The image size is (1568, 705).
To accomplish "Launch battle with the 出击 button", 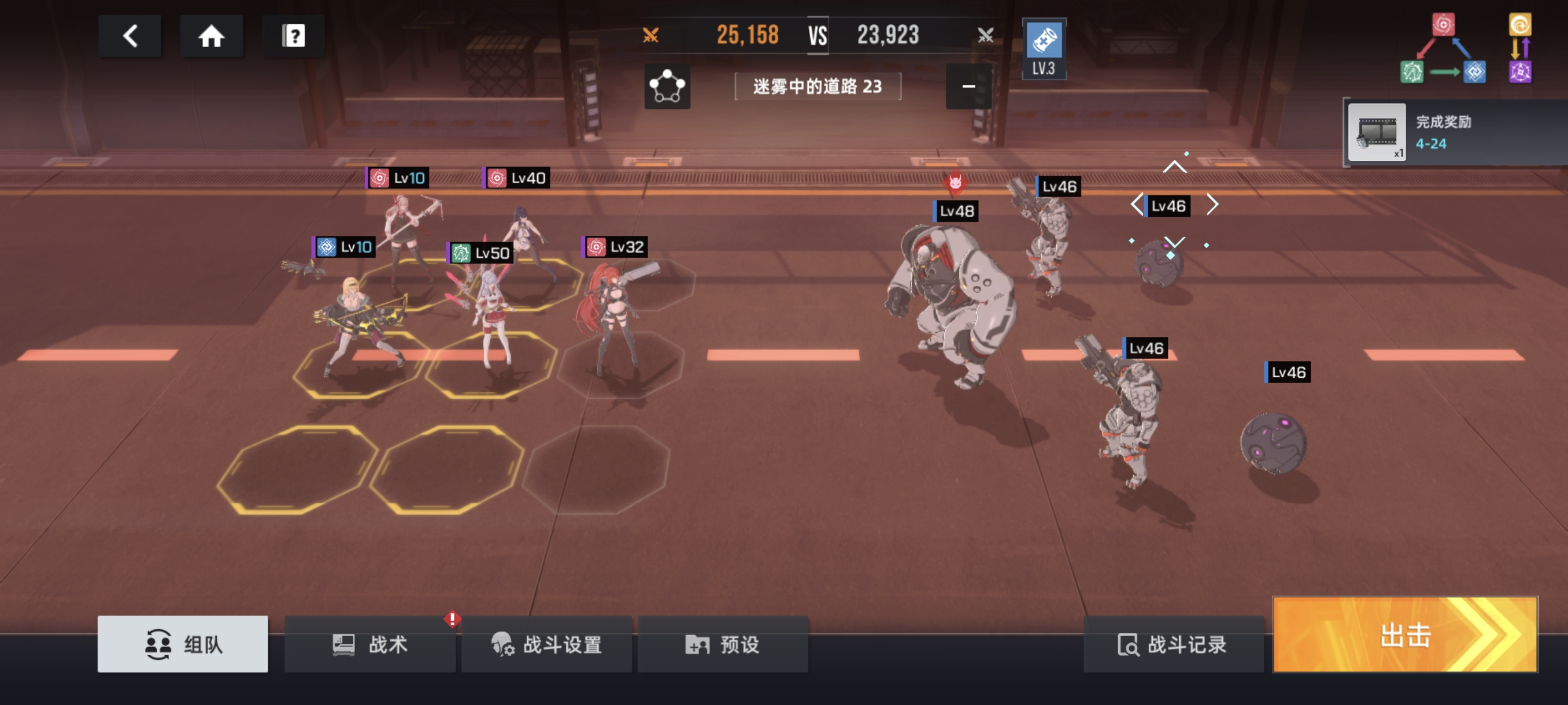I will point(1405,634).
